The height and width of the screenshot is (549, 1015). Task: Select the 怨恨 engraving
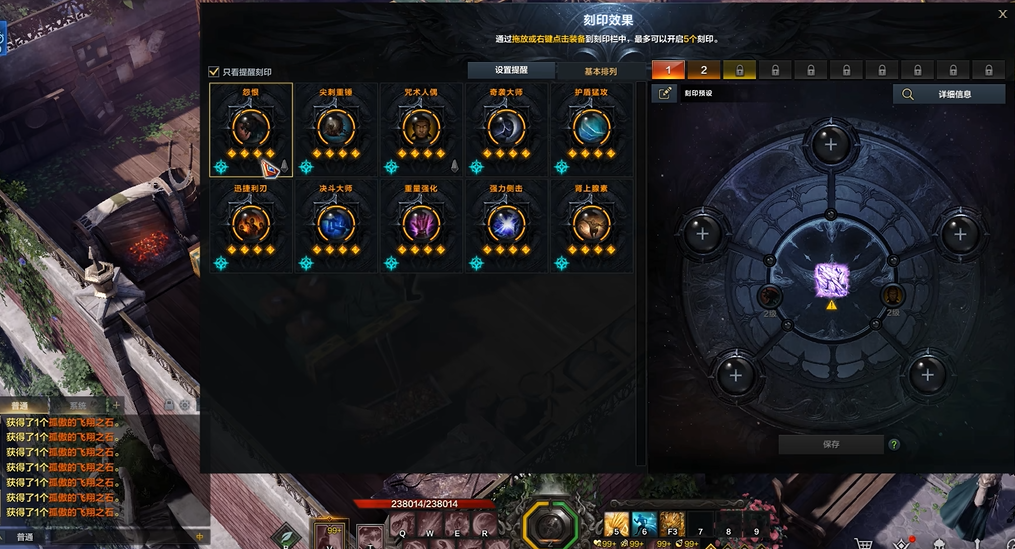click(x=251, y=127)
